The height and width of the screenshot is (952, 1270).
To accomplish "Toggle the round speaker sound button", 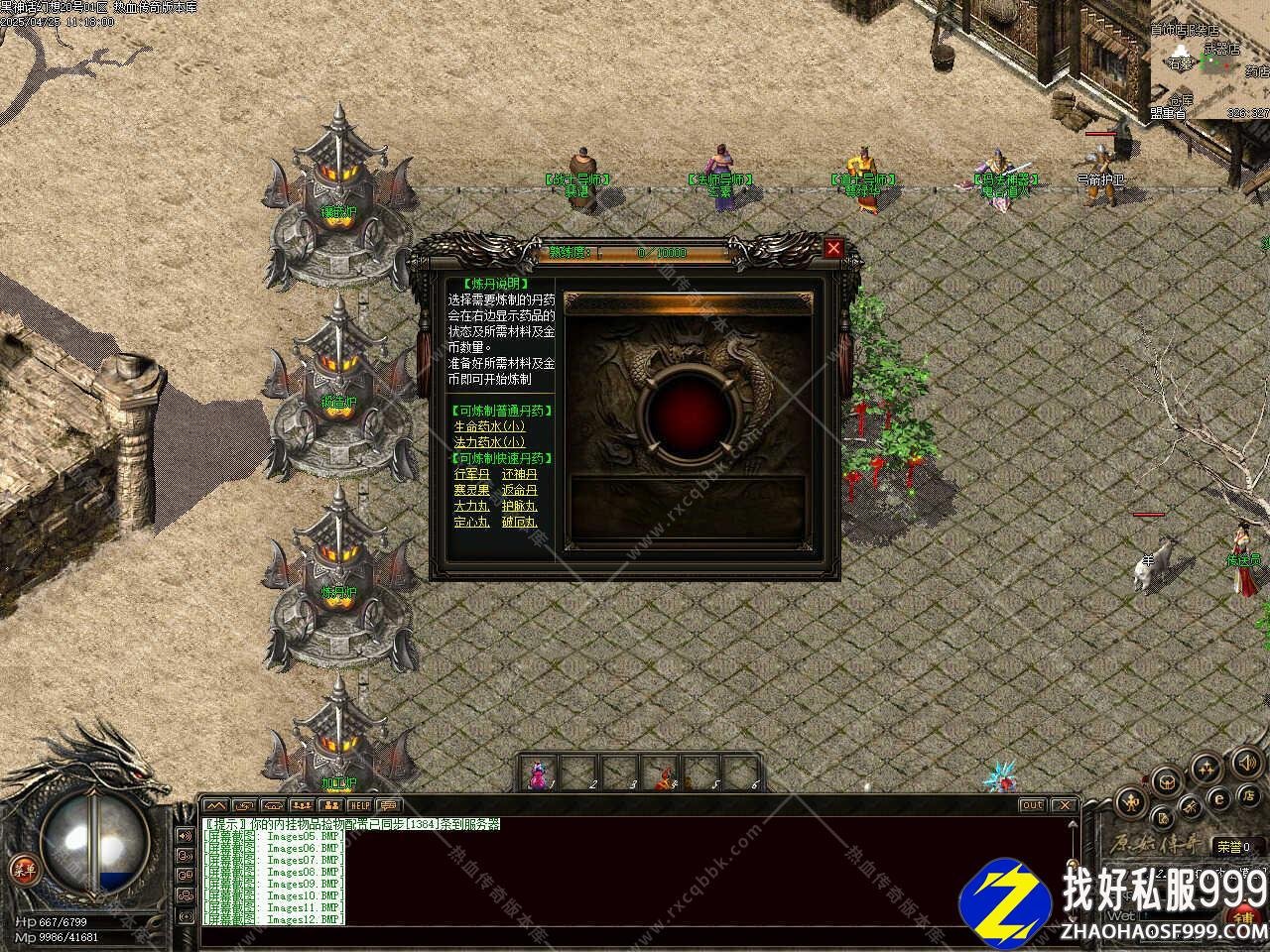I will click(x=1245, y=762).
